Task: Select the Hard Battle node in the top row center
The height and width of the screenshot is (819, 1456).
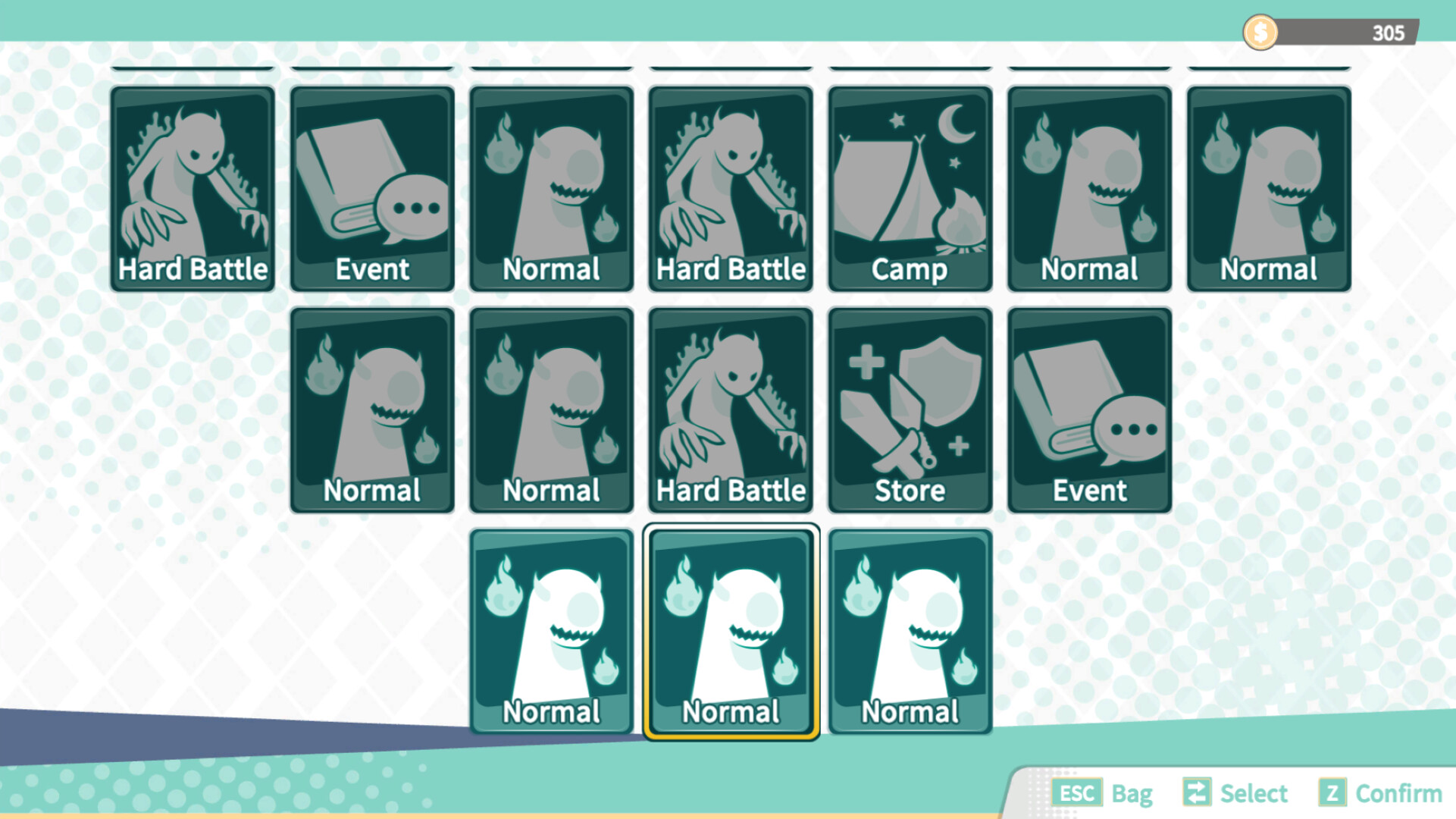Action: 730,188
